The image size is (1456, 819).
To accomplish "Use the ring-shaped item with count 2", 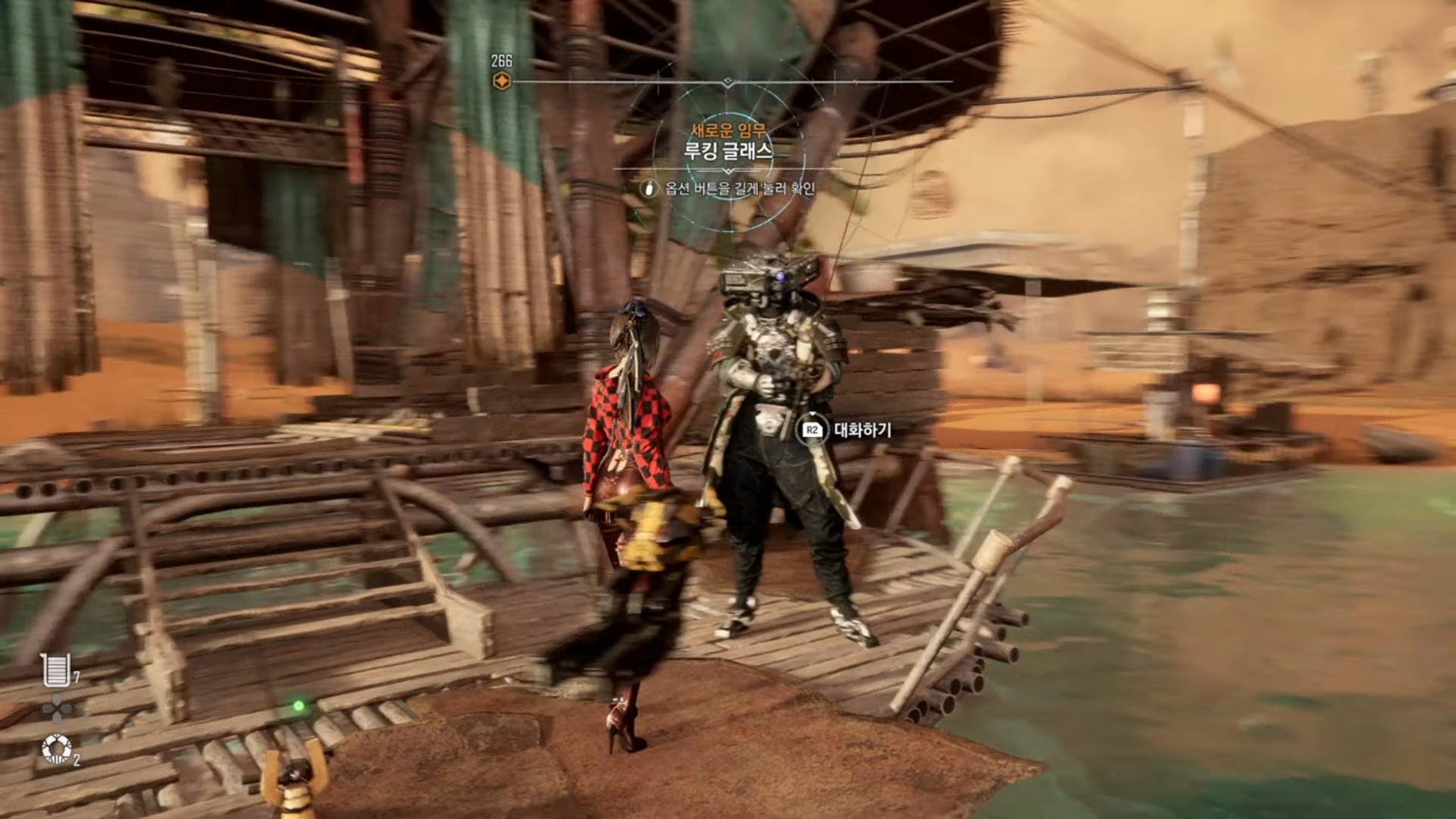I will (x=56, y=748).
